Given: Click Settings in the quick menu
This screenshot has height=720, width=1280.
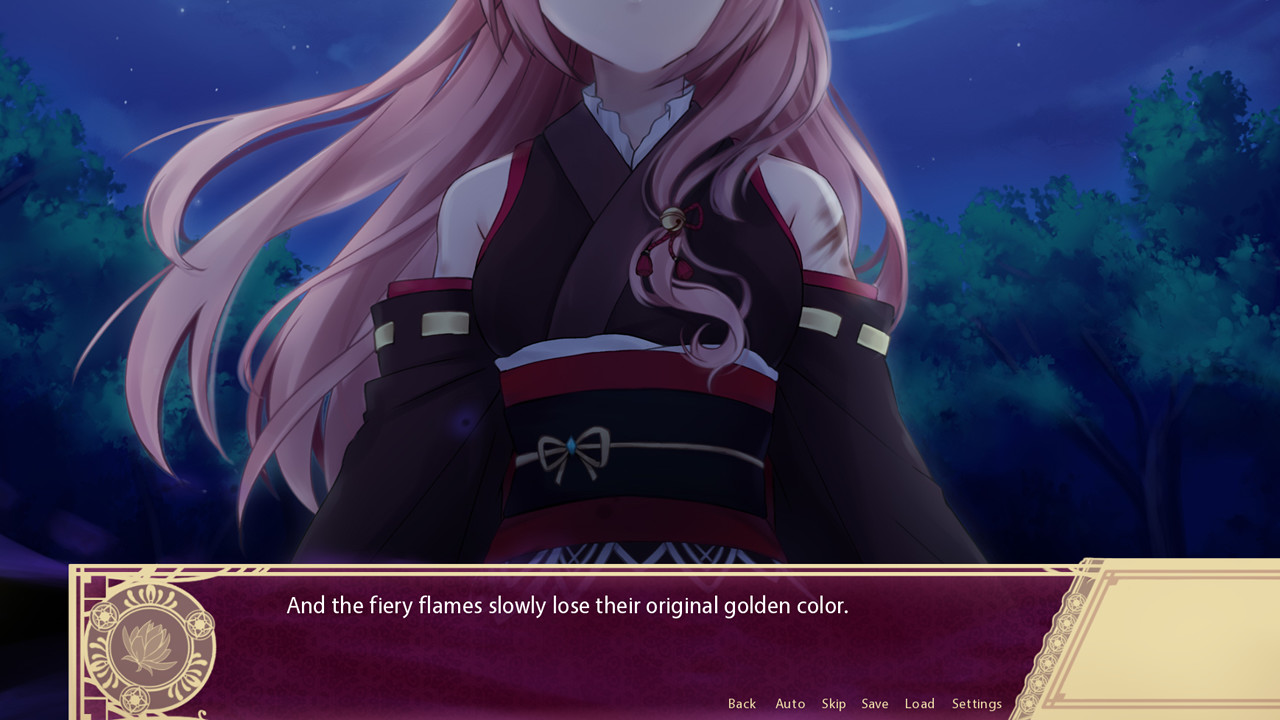Looking at the screenshot, I should pos(976,703).
